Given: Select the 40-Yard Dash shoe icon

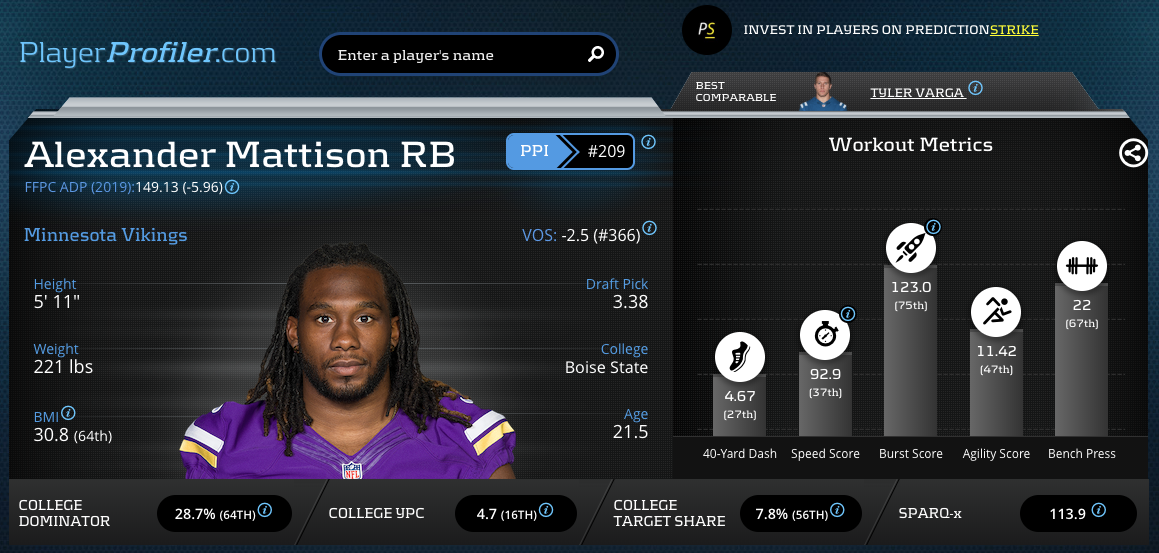Looking at the screenshot, I should point(739,358).
